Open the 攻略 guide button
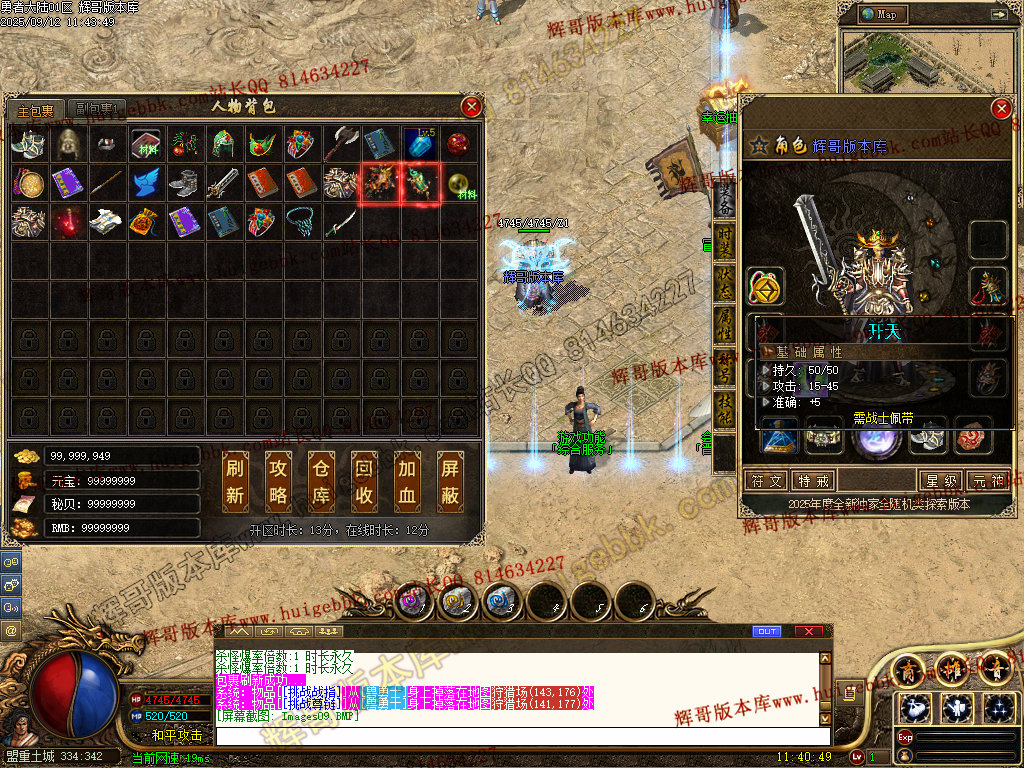This screenshot has width=1024, height=768. 279,482
